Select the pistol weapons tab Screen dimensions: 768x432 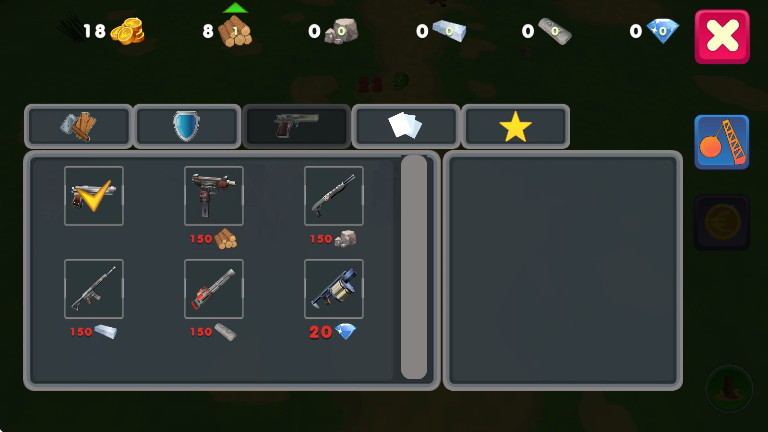(296, 126)
